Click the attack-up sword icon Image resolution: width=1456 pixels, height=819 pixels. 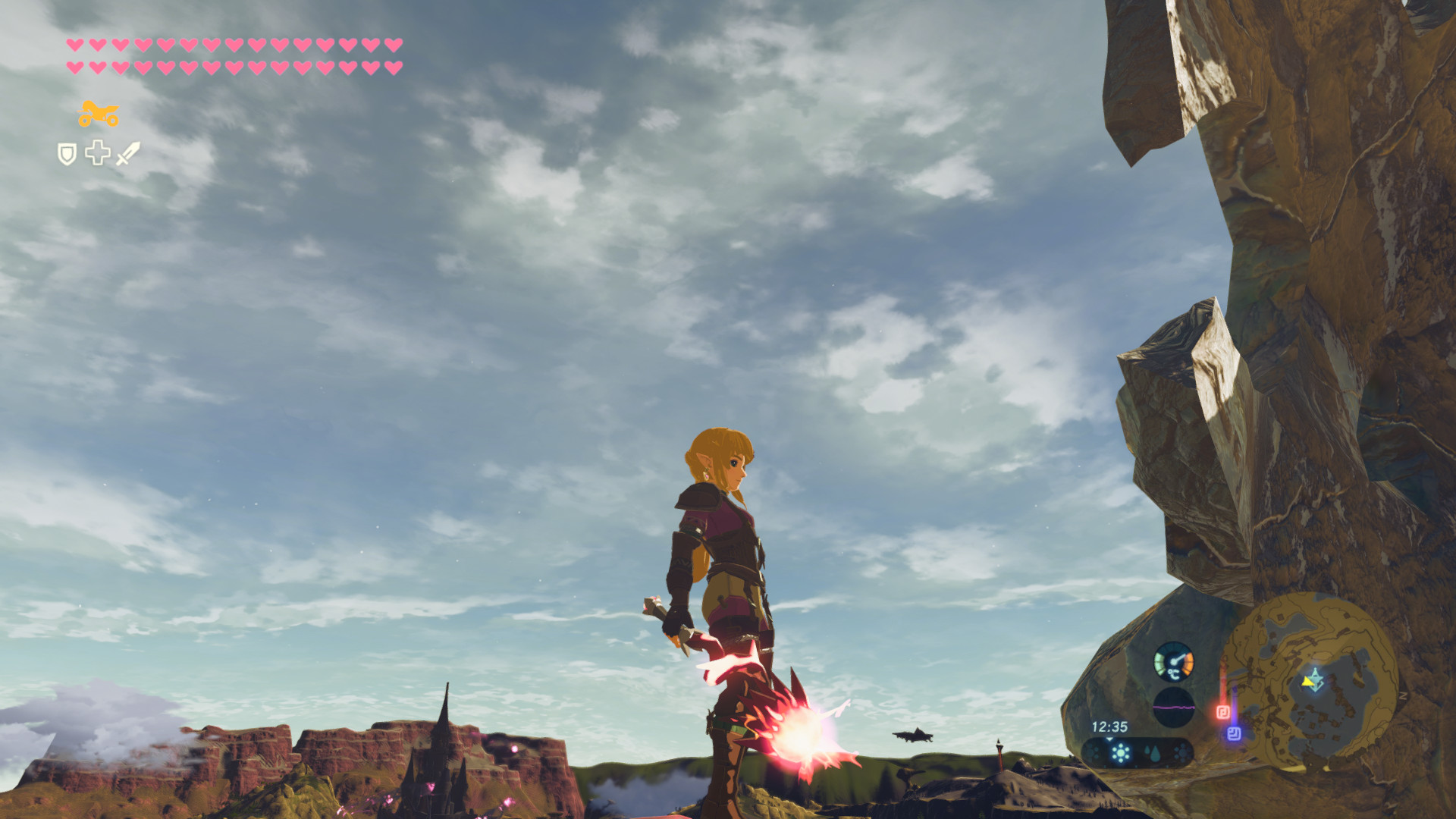127,153
